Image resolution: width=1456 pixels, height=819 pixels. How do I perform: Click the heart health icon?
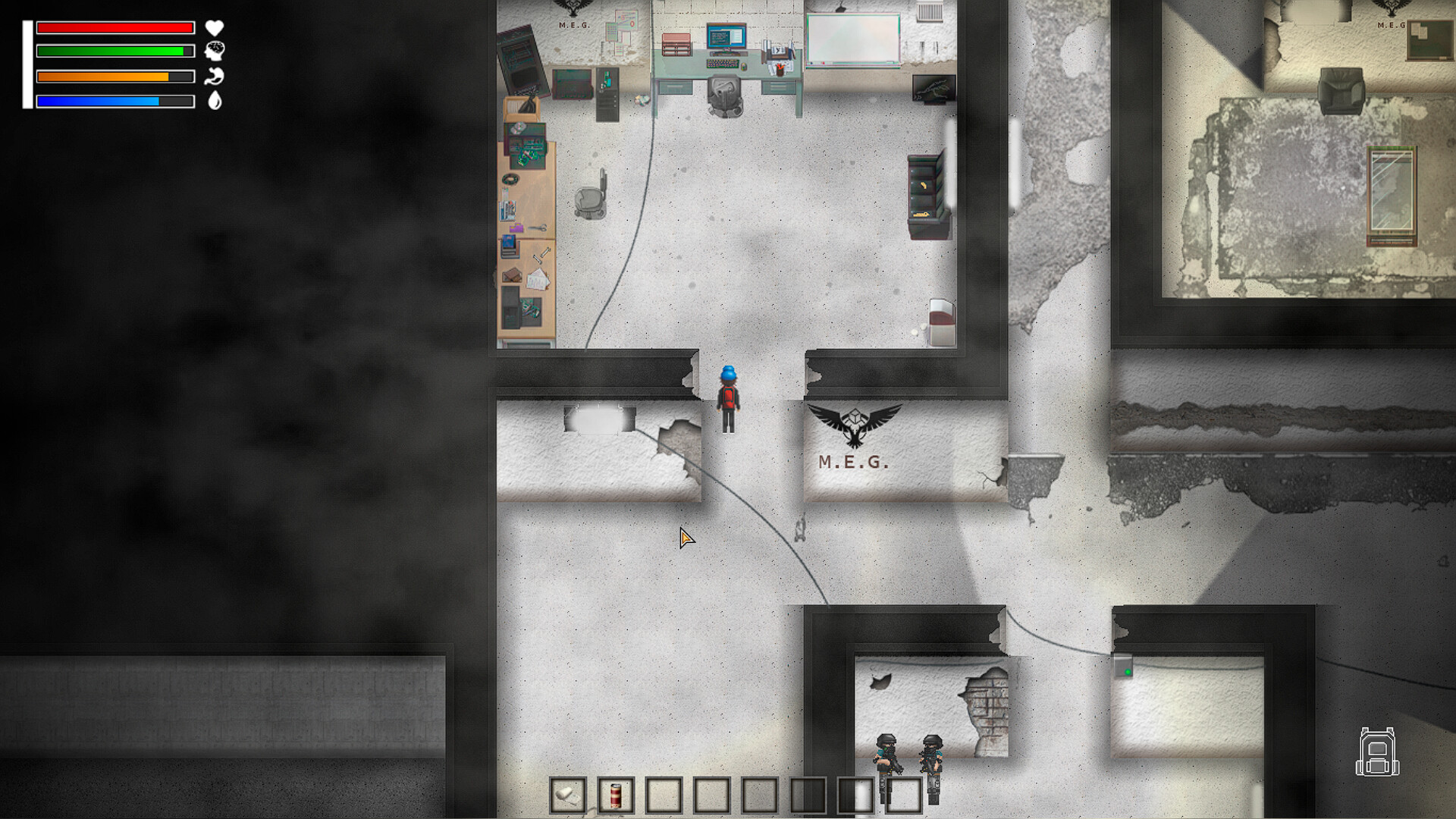tap(215, 29)
